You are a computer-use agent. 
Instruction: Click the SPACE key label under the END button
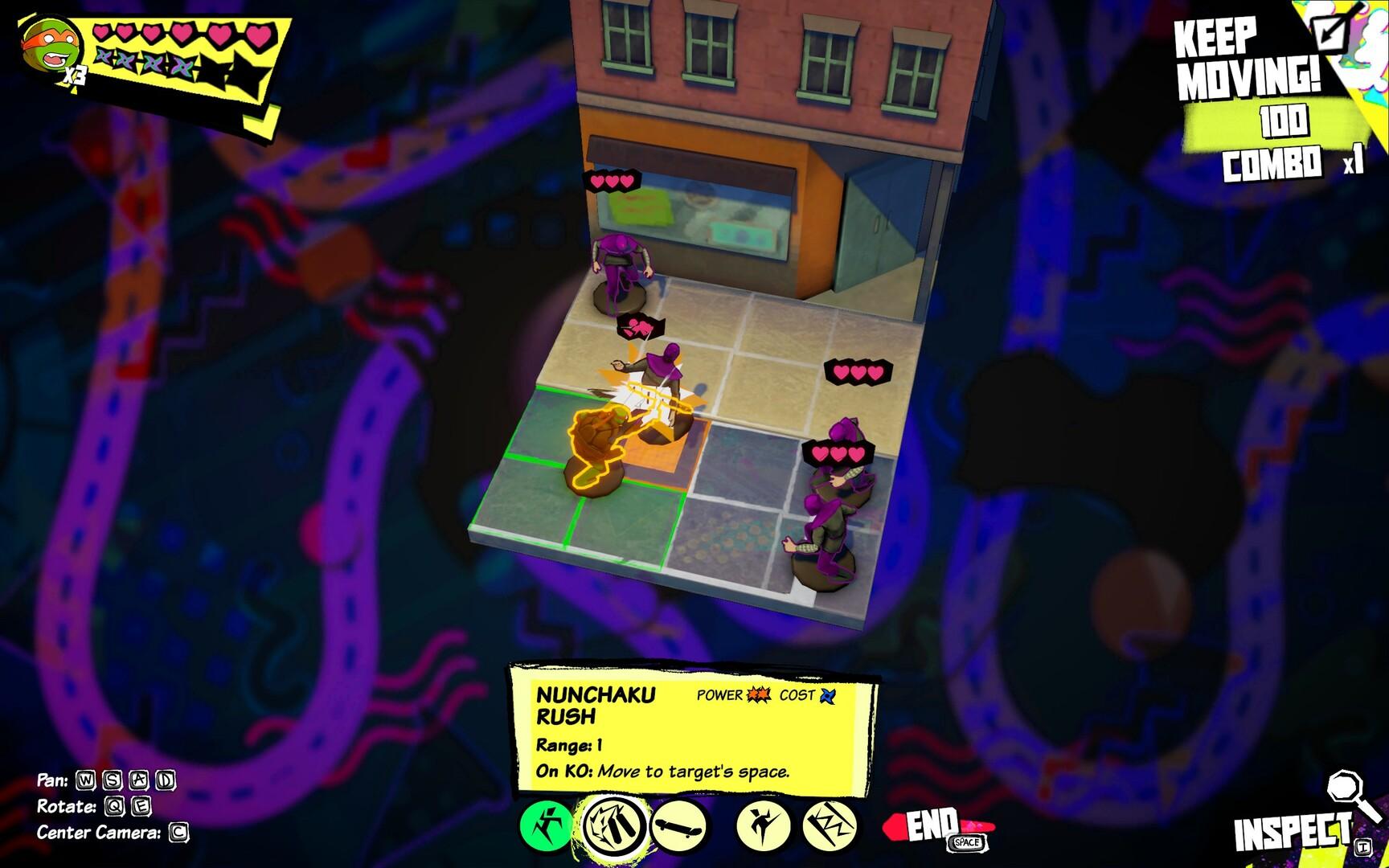967,843
